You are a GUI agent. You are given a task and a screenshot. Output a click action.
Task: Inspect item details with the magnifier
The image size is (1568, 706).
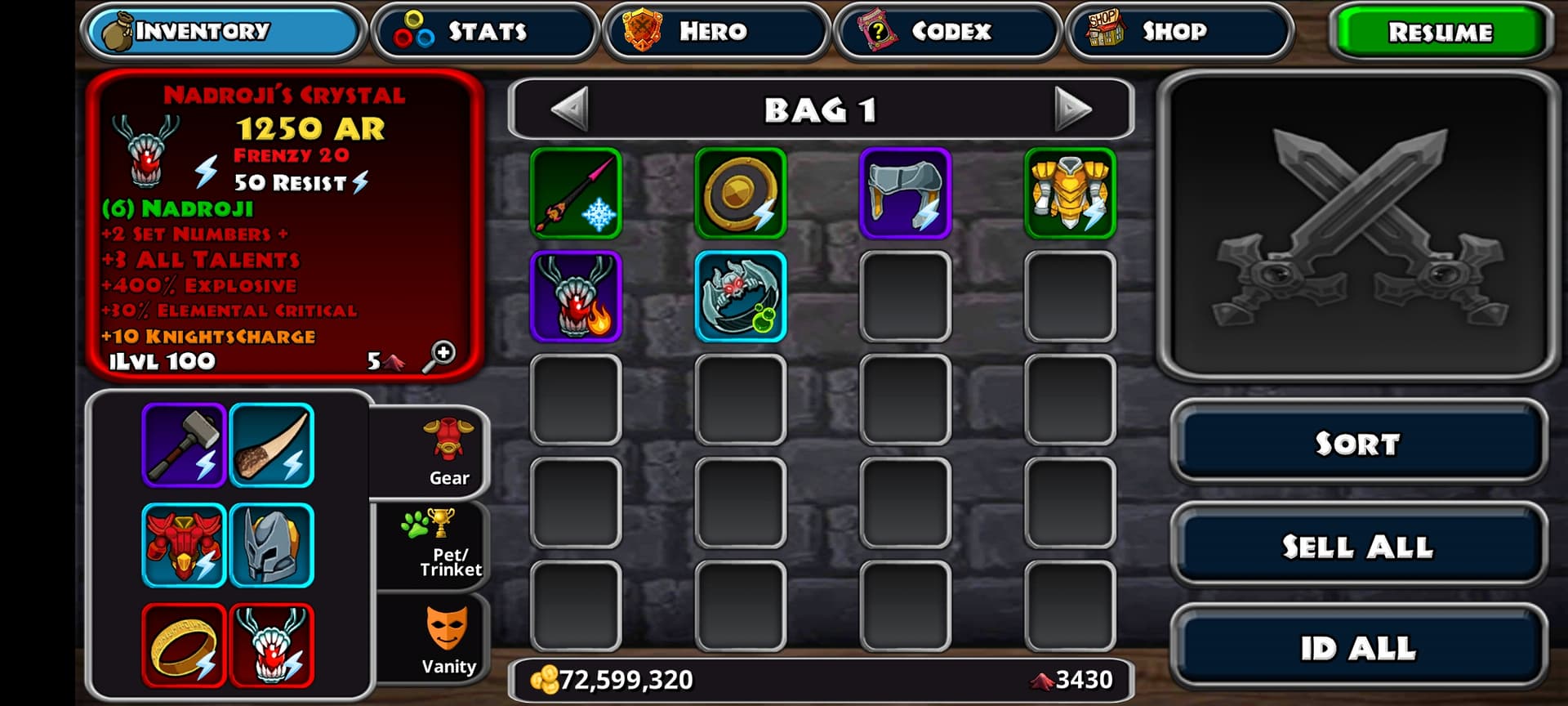click(x=439, y=357)
